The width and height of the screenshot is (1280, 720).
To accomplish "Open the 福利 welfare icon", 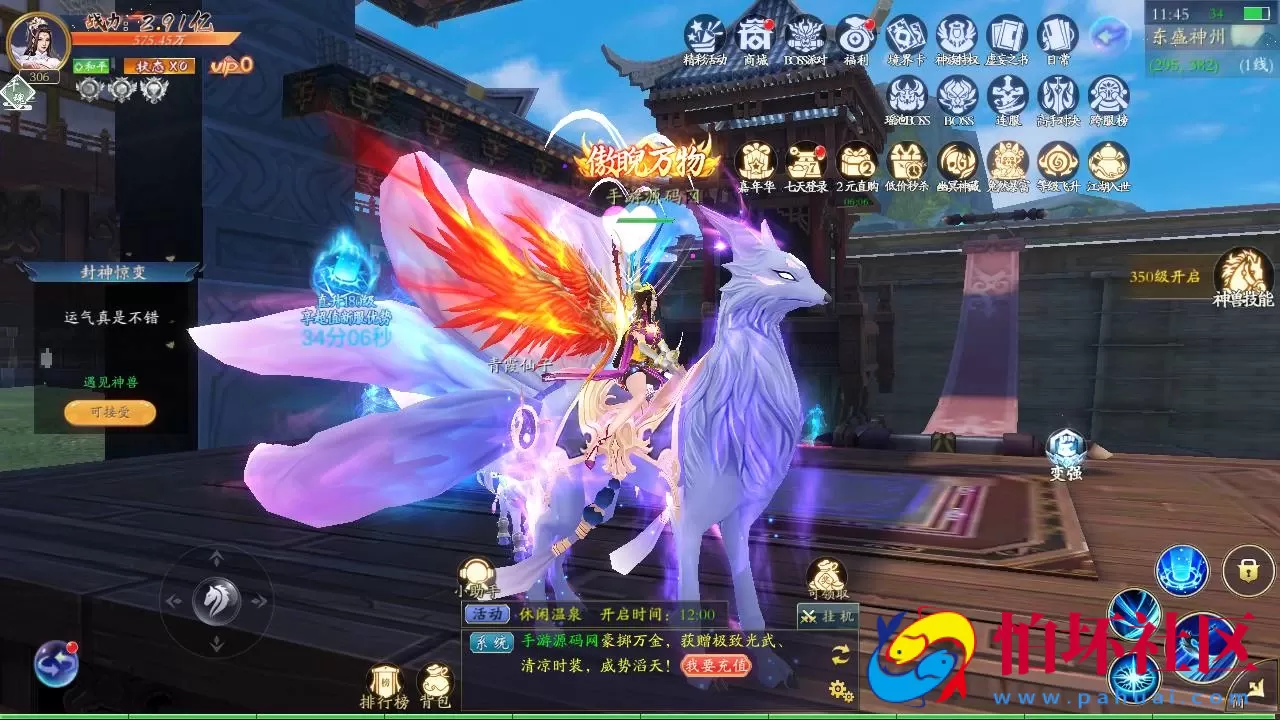I will [x=858, y=37].
